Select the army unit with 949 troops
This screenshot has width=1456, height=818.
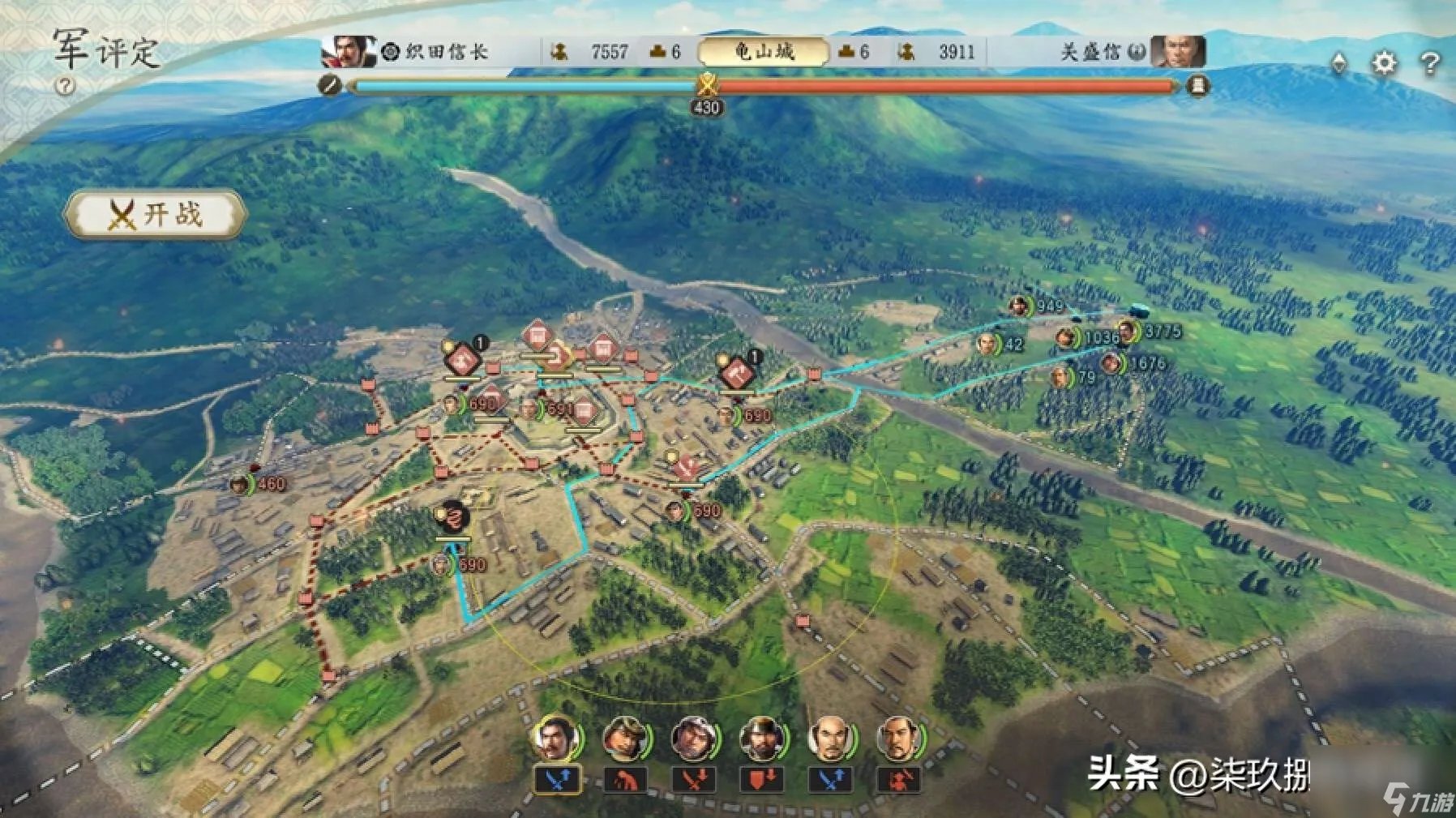(1019, 306)
